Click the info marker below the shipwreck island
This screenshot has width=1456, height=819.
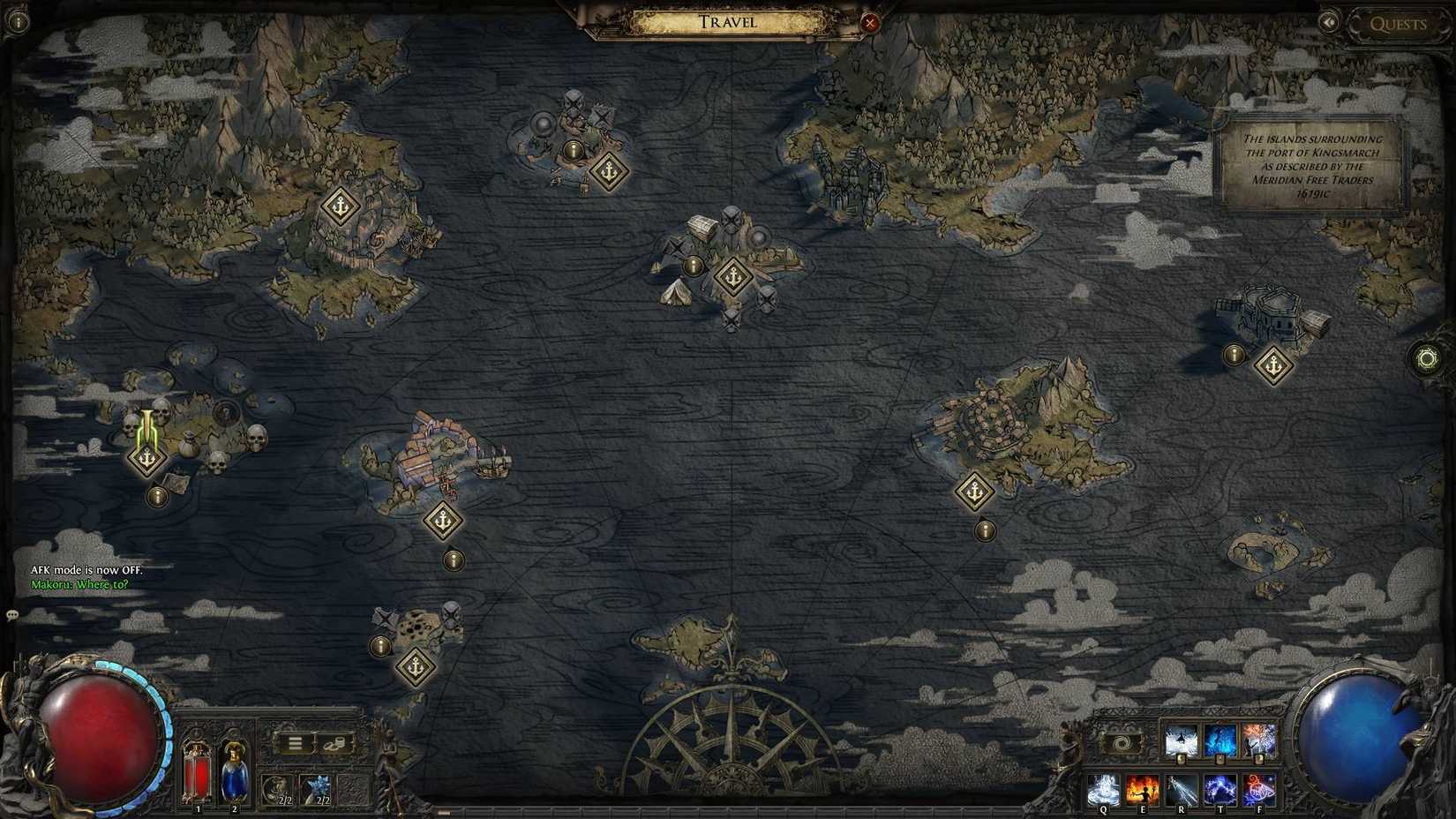pyautogui.click(x=381, y=645)
